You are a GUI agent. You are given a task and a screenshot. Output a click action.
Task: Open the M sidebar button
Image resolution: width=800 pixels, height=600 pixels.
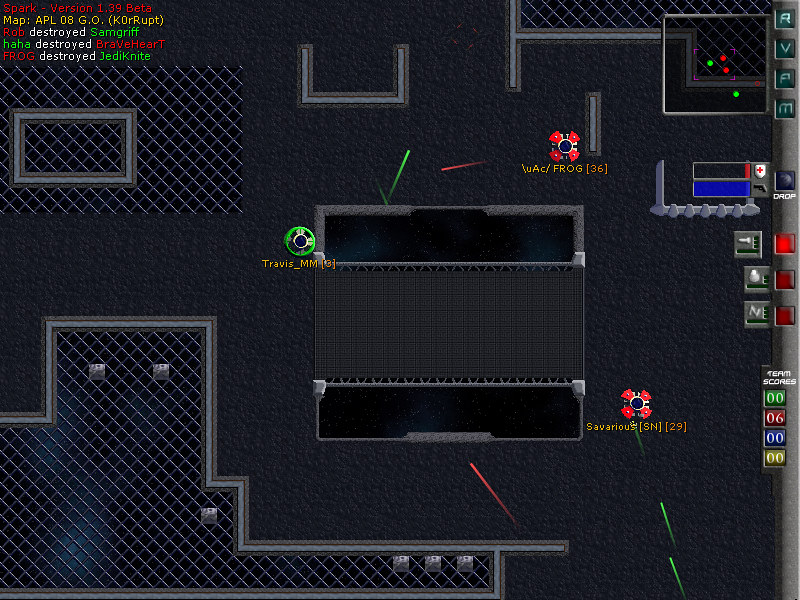[786, 107]
